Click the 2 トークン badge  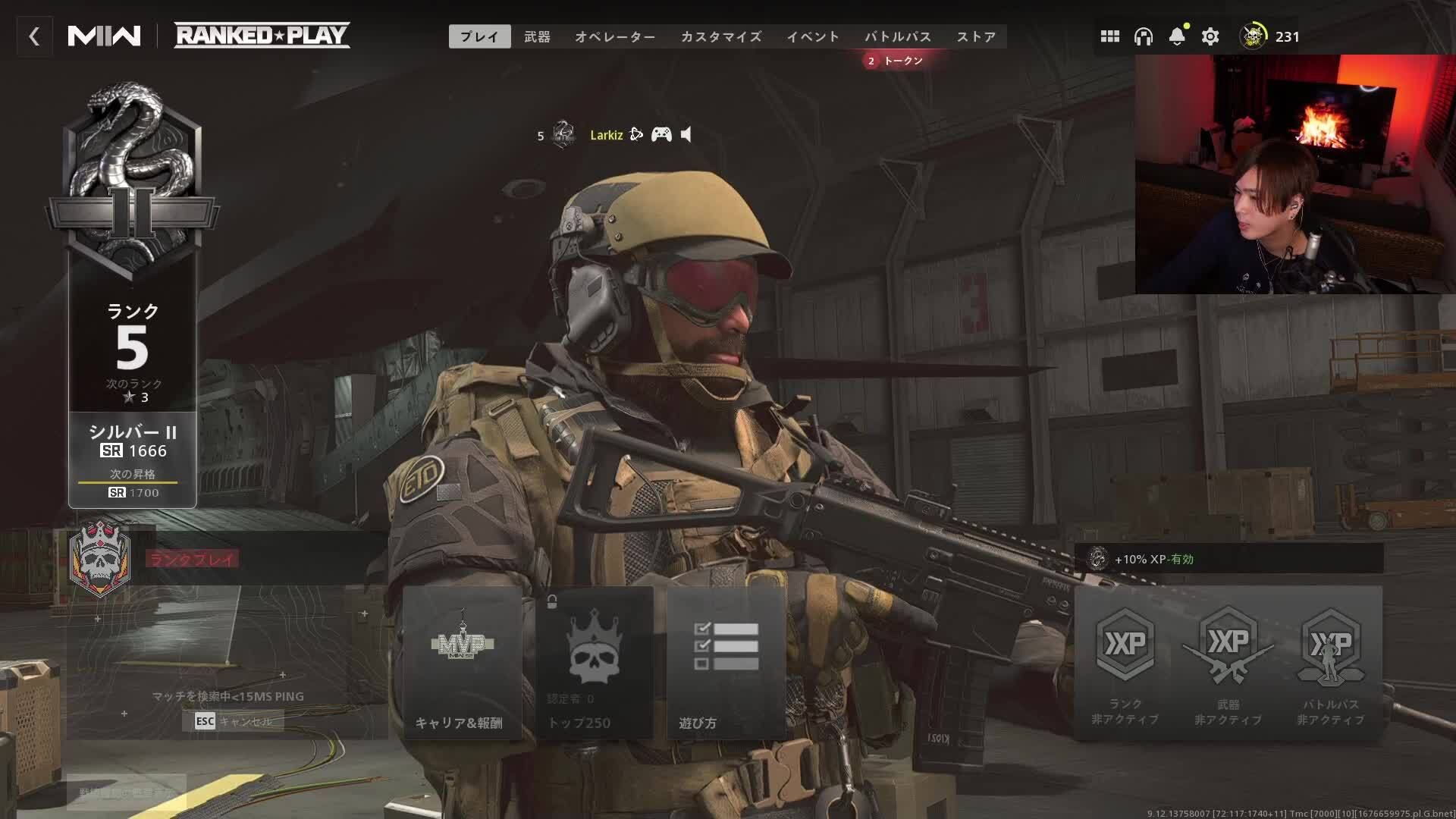(893, 61)
